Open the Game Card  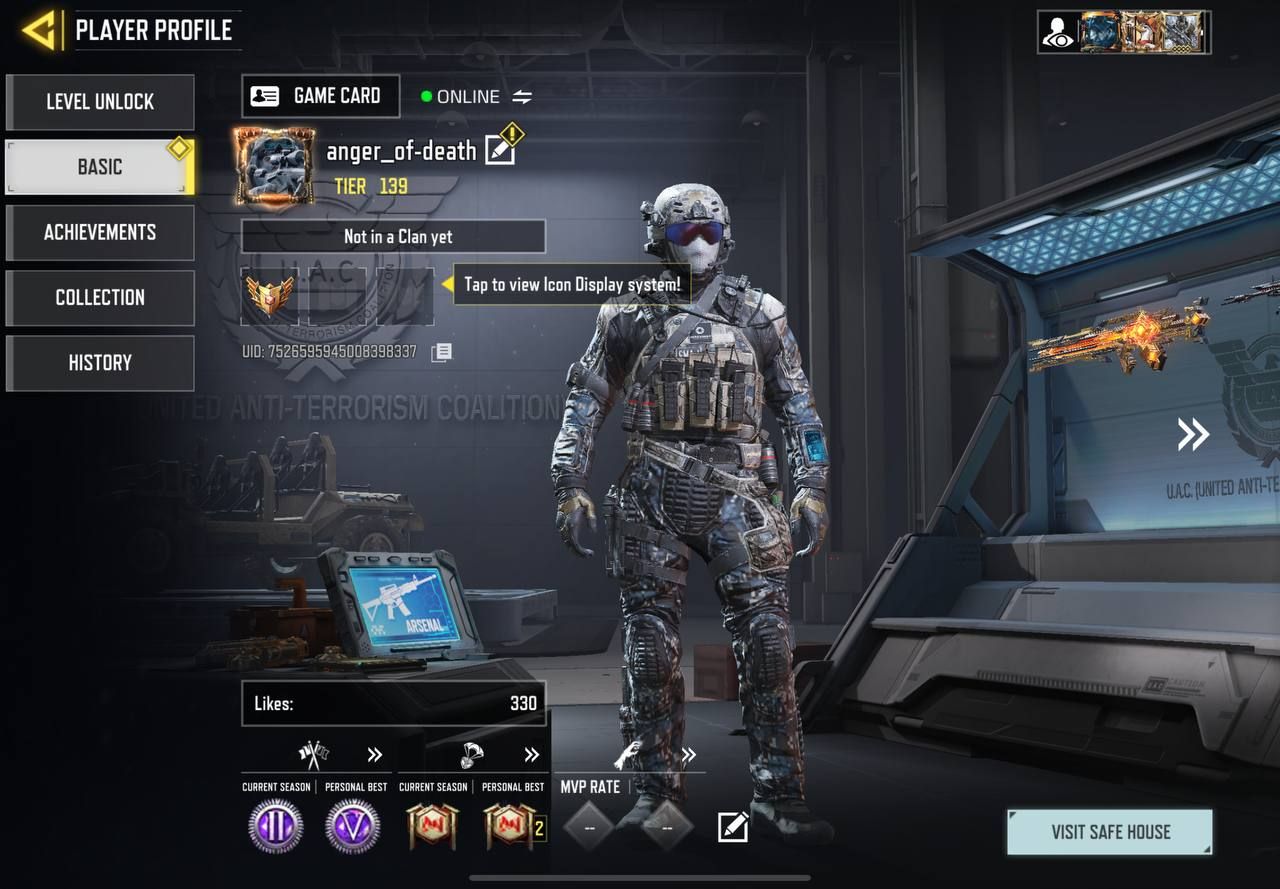pyautogui.click(x=320, y=96)
